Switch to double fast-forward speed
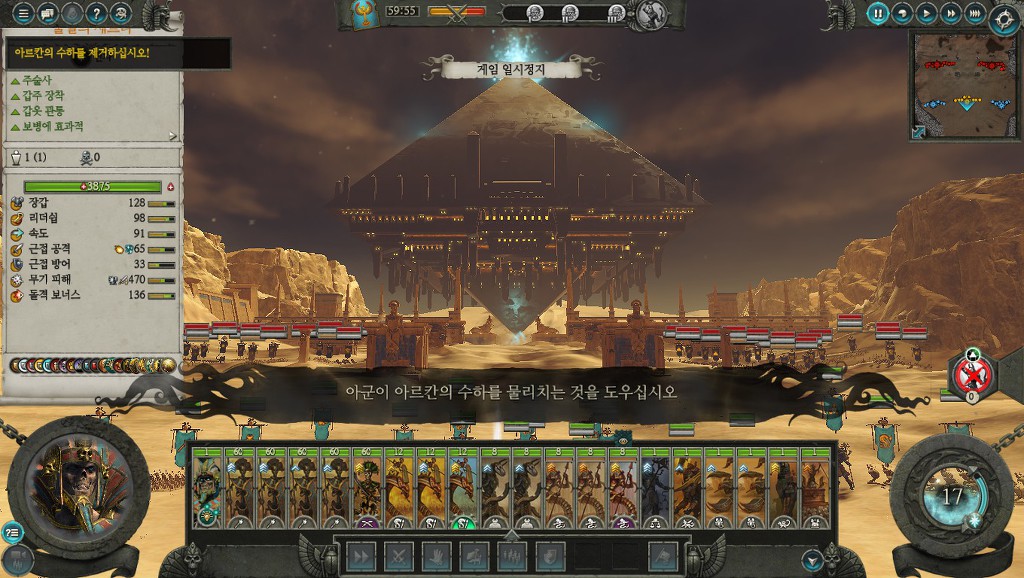 950,14
